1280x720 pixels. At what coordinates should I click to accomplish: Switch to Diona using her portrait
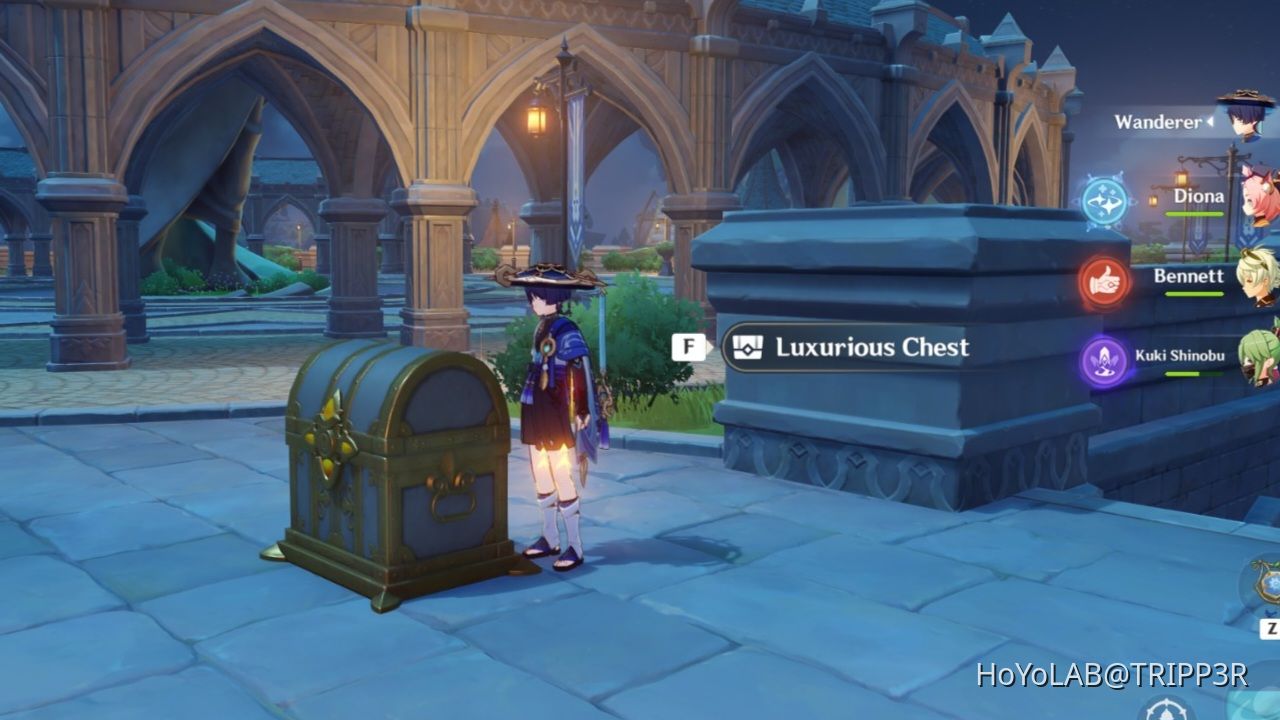click(x=1255, y=195)
